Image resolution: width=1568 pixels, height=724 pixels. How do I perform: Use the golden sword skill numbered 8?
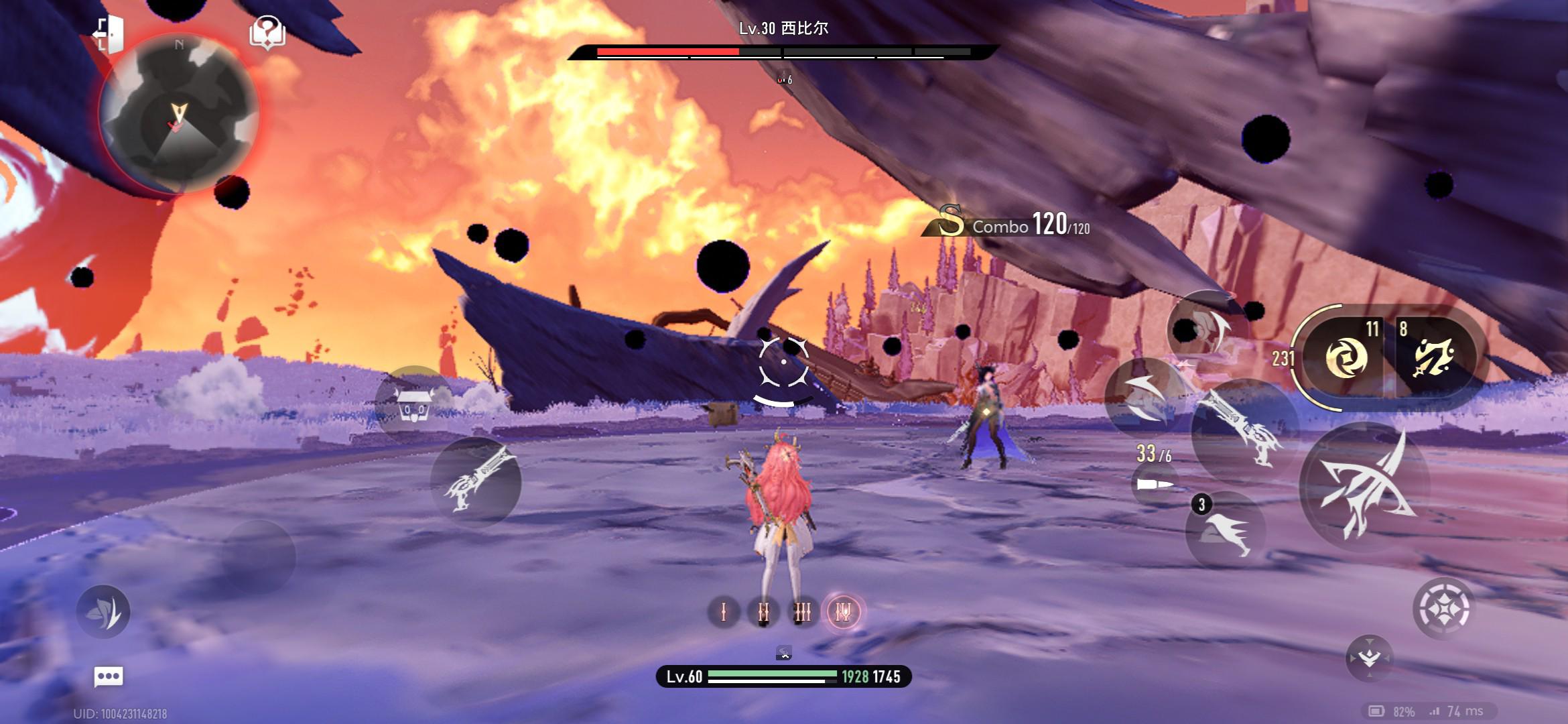pyautogui.click(x=1434, y=356)
